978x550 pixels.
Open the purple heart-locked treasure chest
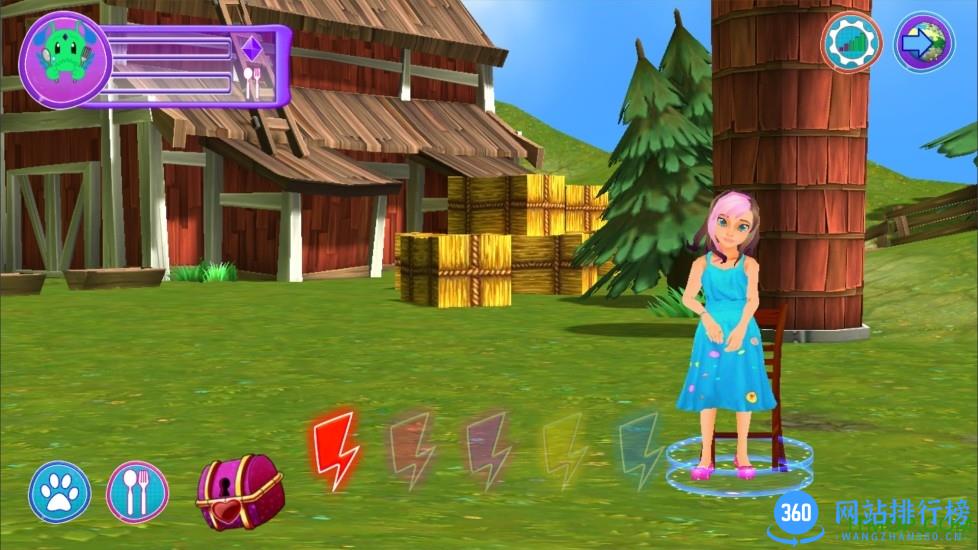(239, 491)
